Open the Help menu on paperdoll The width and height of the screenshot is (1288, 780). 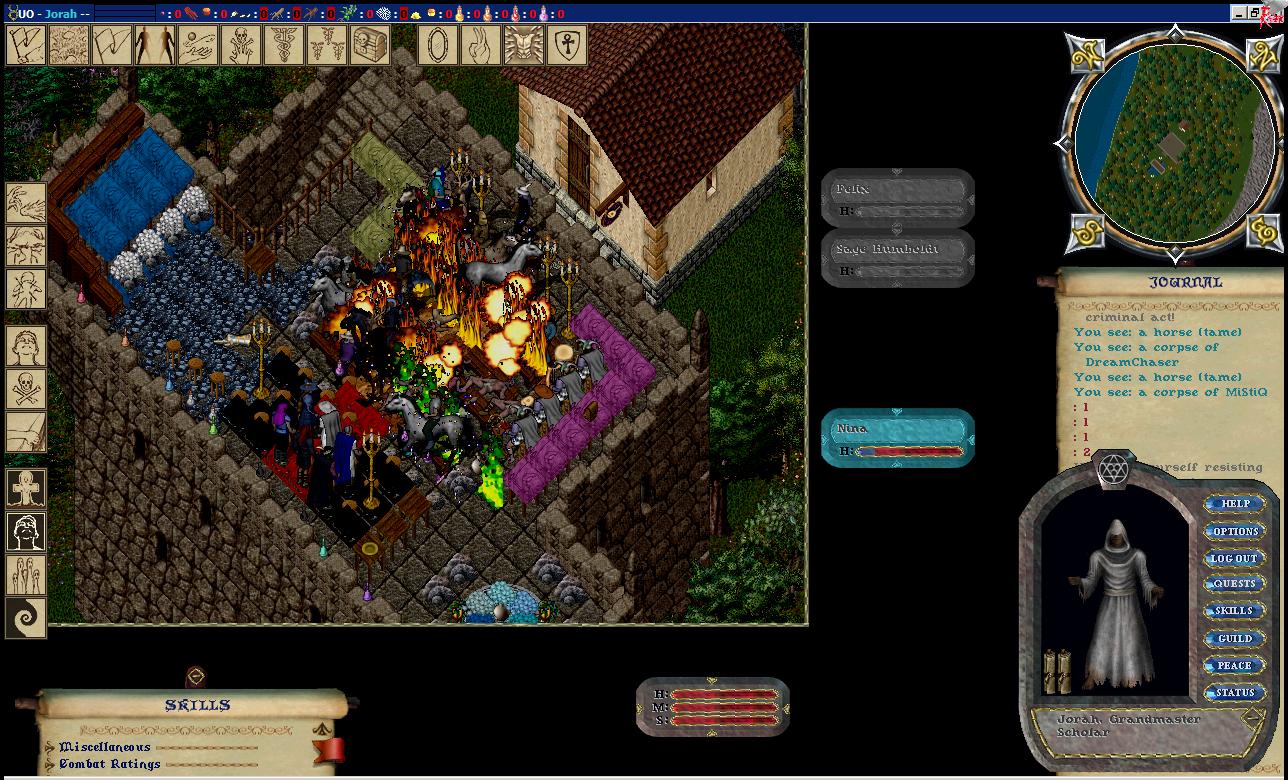pyautogui.click(x=1235, y=504)
